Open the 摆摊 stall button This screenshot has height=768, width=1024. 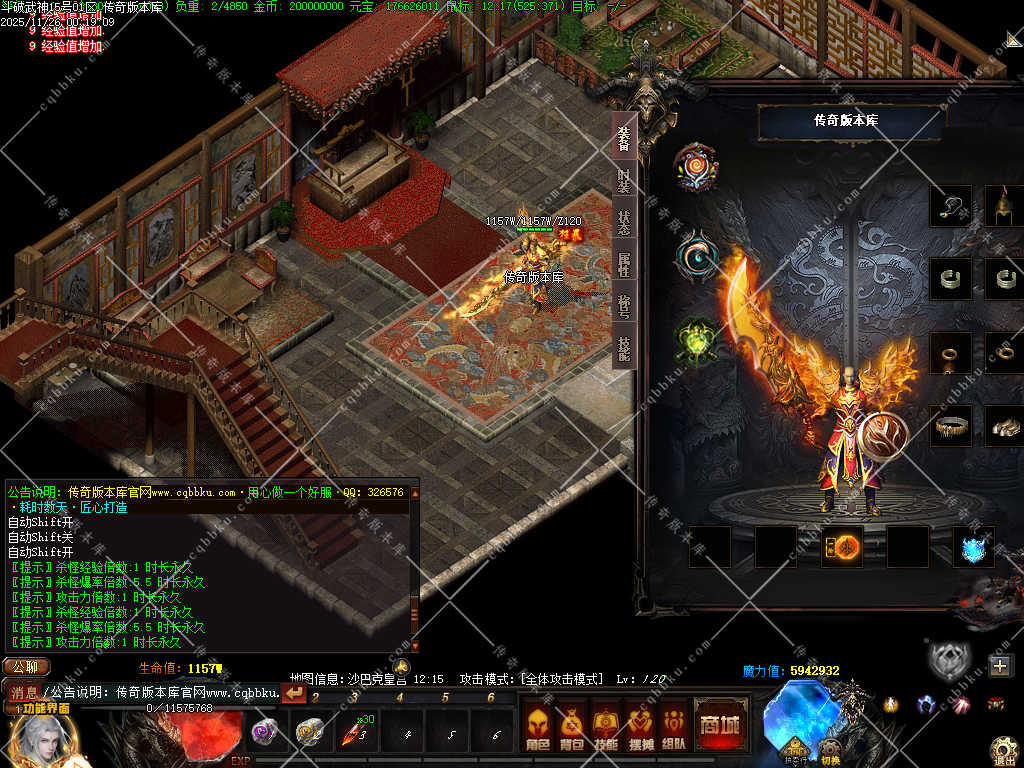coord(640,725)
